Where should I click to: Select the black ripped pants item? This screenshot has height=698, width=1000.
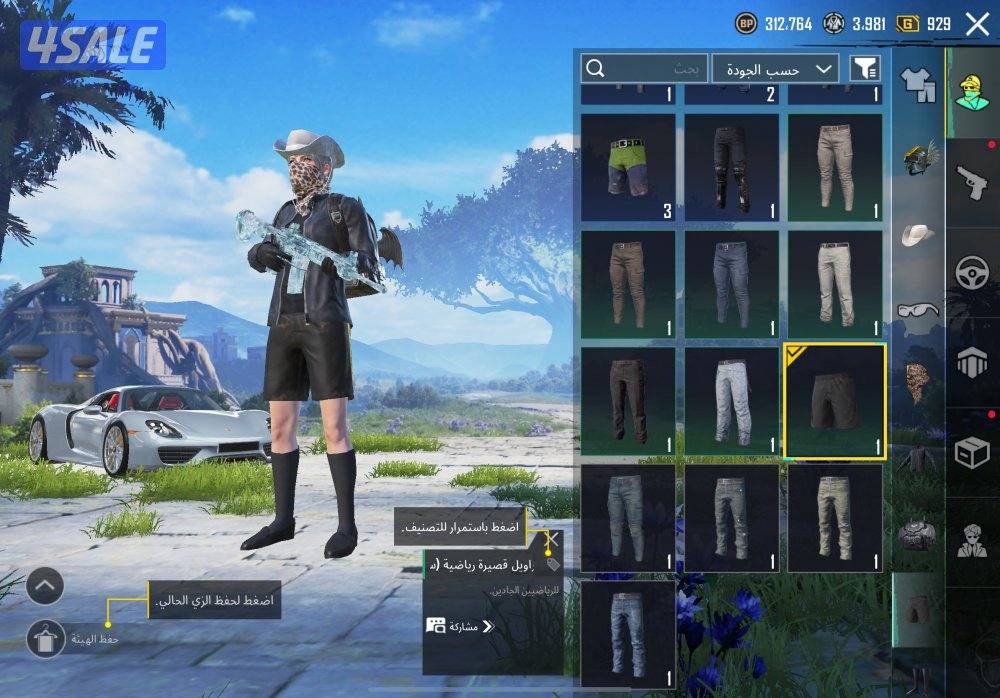[731, 167]
